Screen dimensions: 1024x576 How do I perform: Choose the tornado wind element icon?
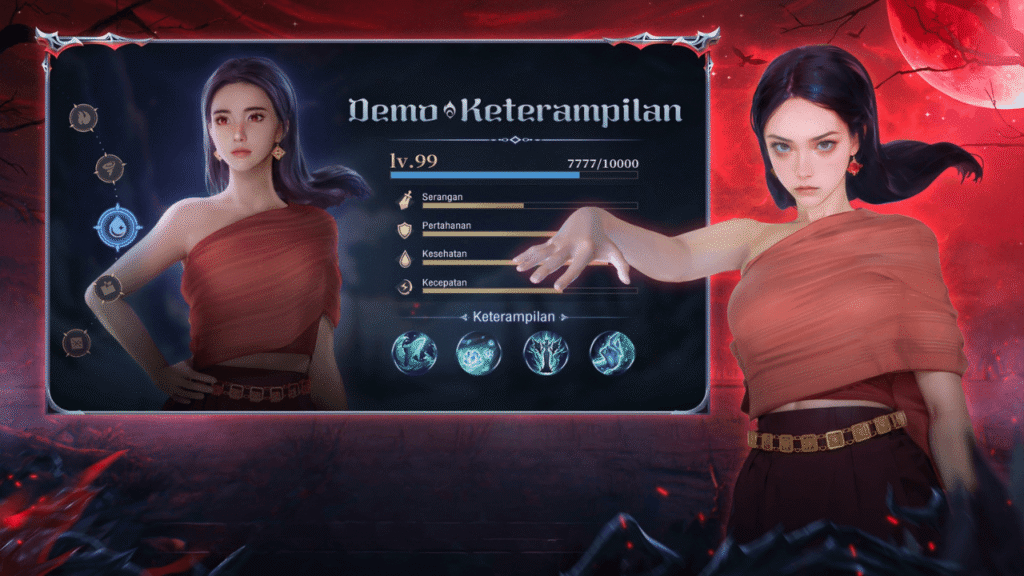[108, 168]
